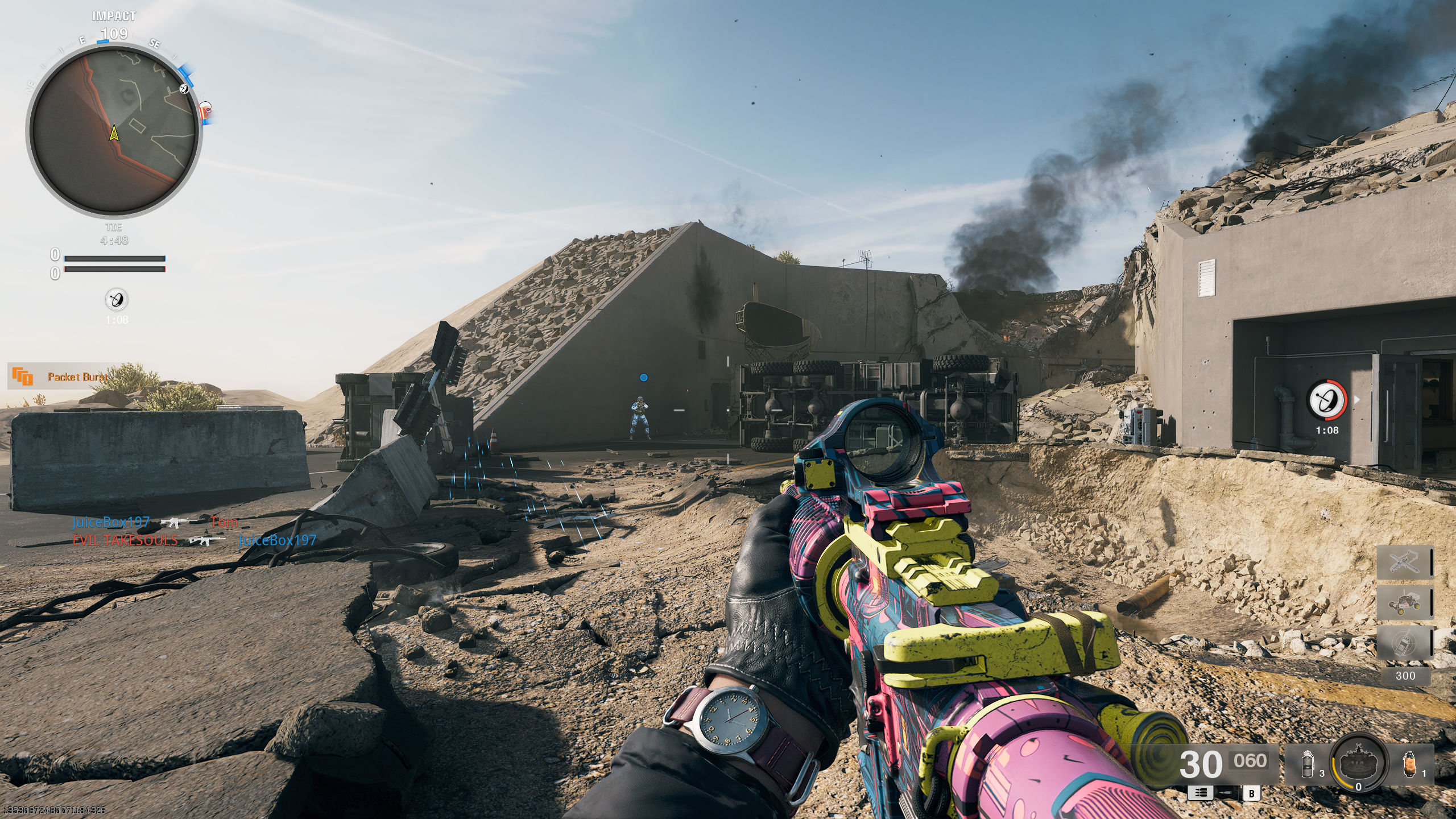Viewport: 1456px width, 819px height.
Task: Click the 300 scorestreak points counter
Action: (1405, 675)
